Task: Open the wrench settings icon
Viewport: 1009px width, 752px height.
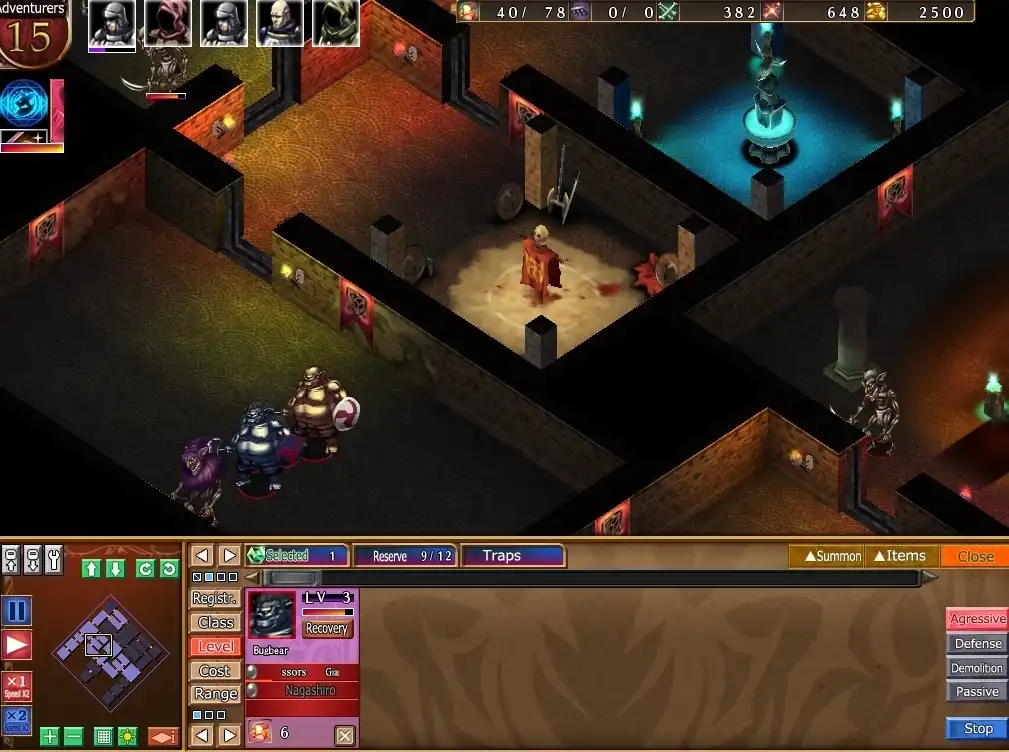Action: tap(54, 558)
